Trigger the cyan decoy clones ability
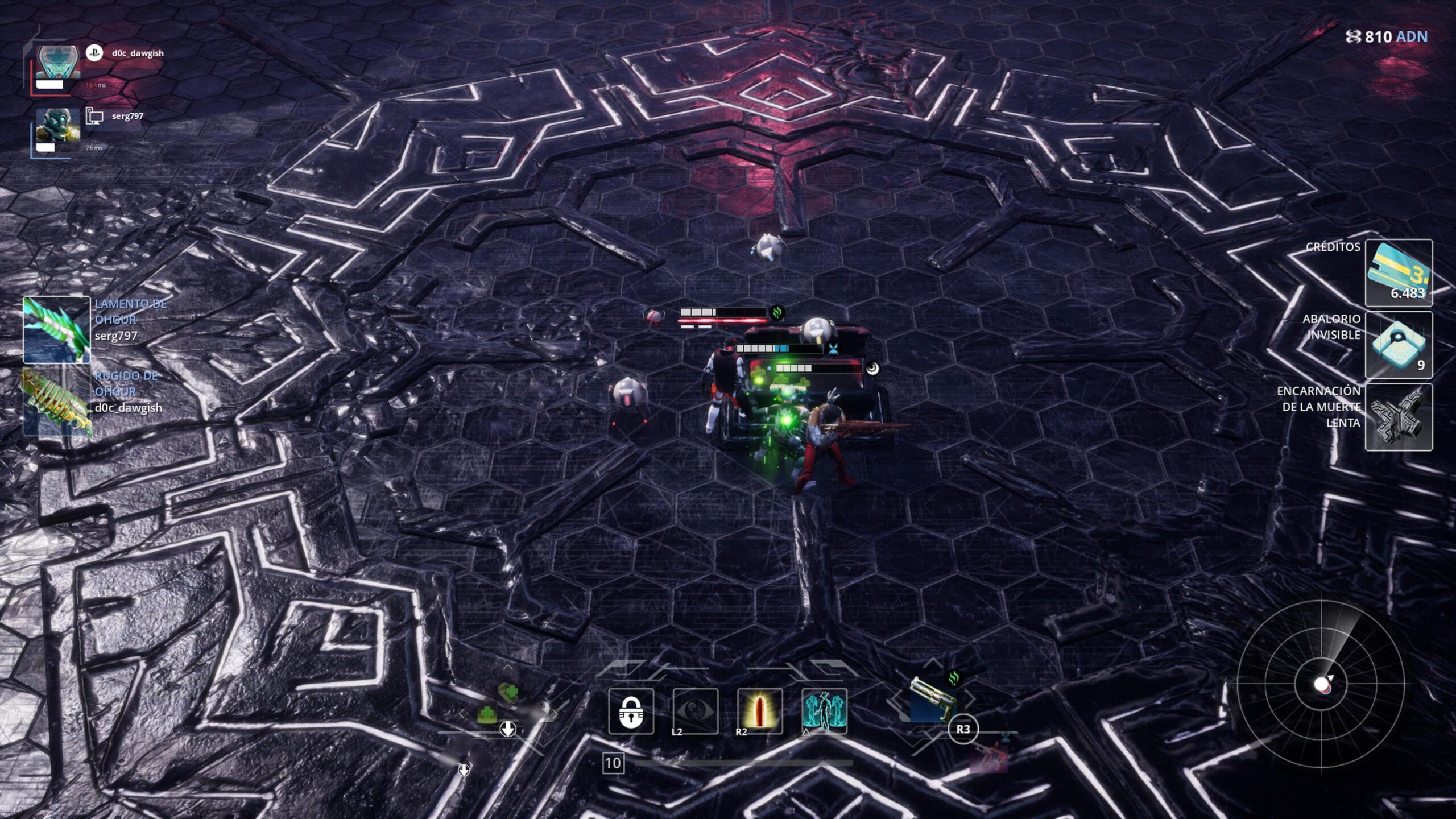The image size is (1456, 819). point(824,712)
